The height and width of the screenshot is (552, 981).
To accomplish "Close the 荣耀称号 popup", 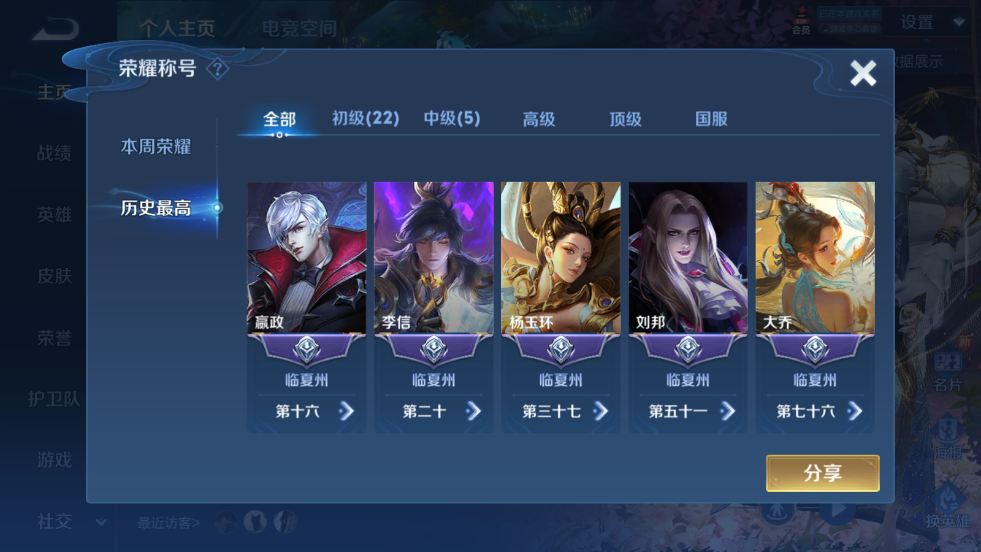I will 862,73.
